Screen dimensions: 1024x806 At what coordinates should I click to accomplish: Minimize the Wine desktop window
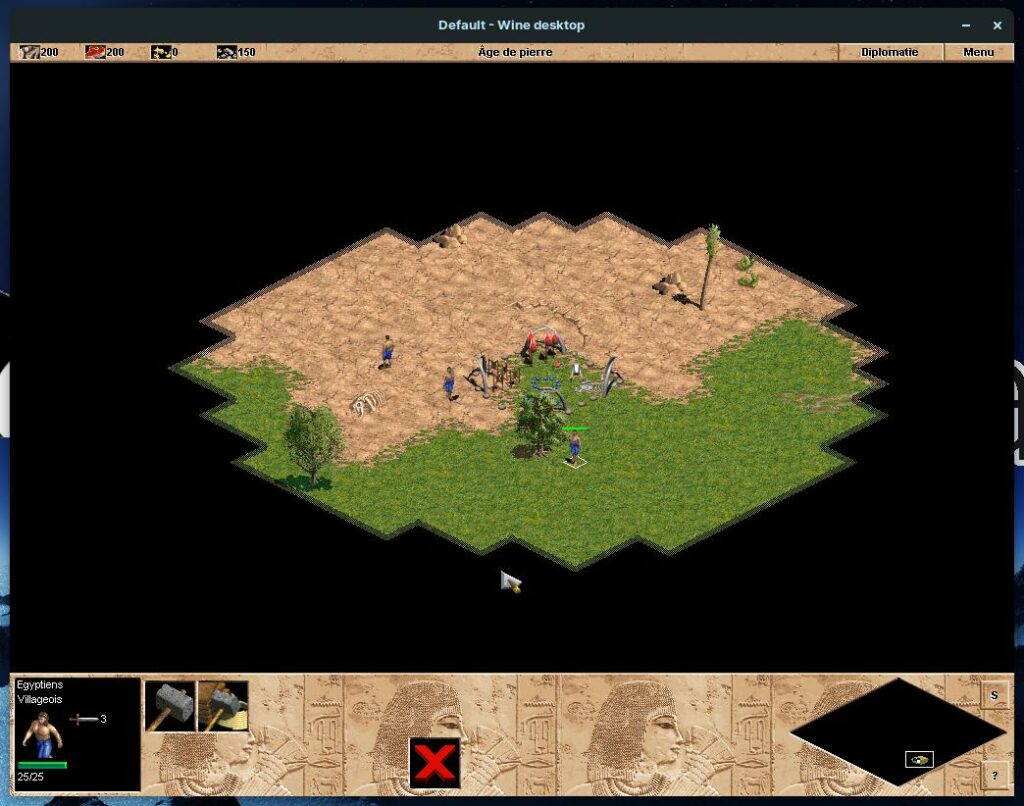pos(965,25)
